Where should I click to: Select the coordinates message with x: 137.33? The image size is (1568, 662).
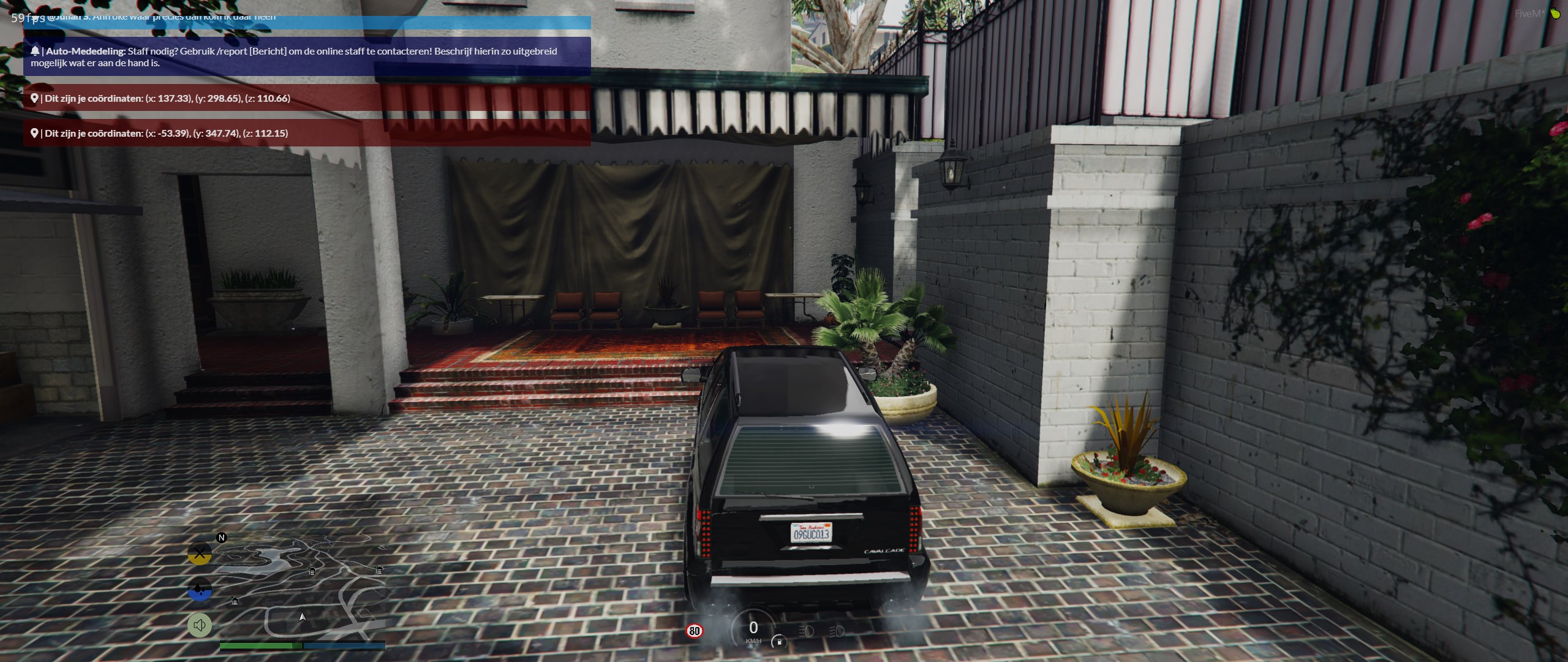point(307,98)
